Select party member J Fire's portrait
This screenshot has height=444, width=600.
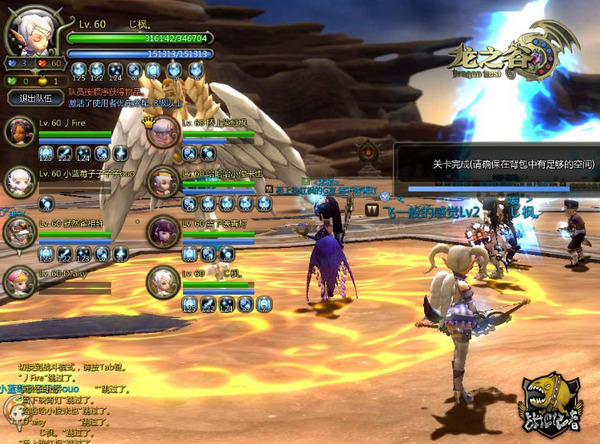coord(20,132)
